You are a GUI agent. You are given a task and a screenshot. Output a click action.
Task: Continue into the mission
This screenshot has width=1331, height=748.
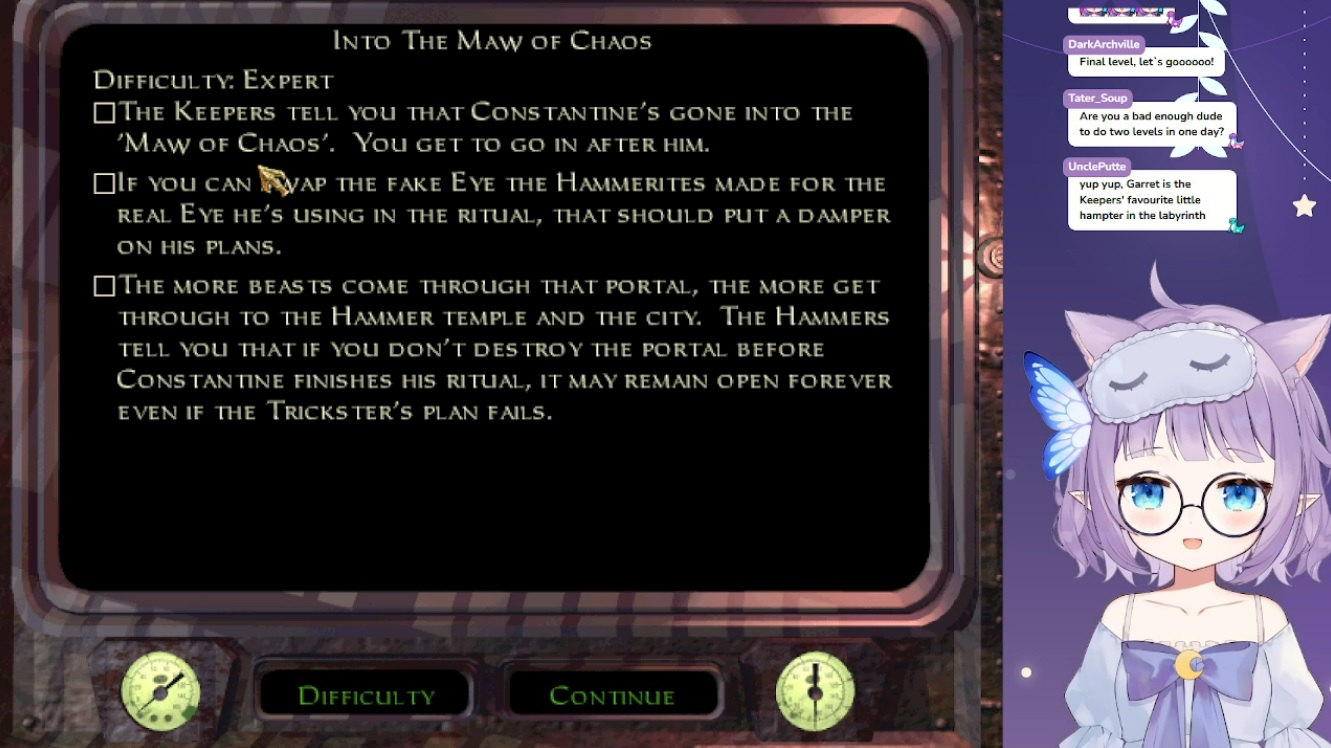[x=612, y=696]
